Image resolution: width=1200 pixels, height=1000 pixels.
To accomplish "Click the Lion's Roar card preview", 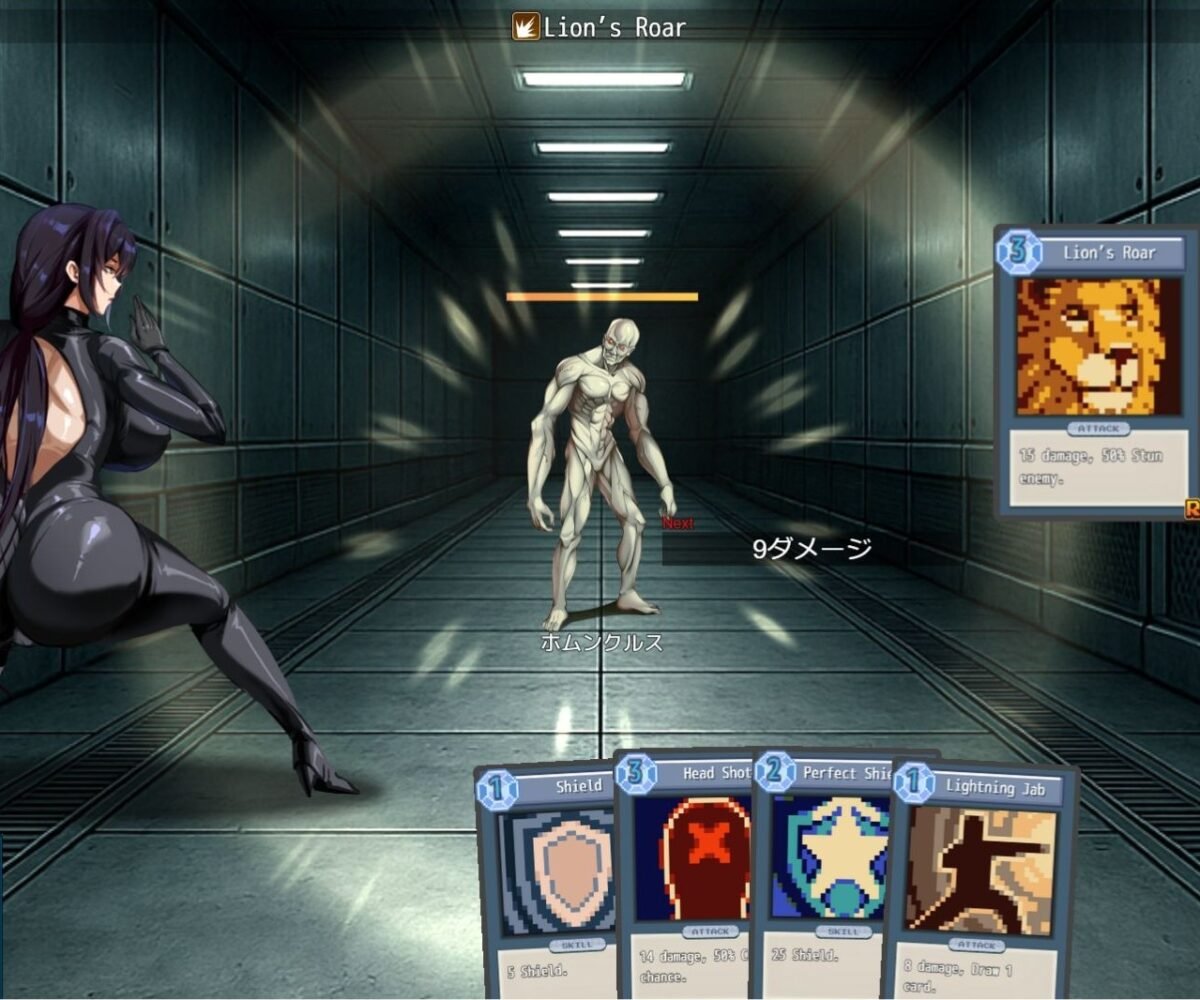I will [1095, 370].
